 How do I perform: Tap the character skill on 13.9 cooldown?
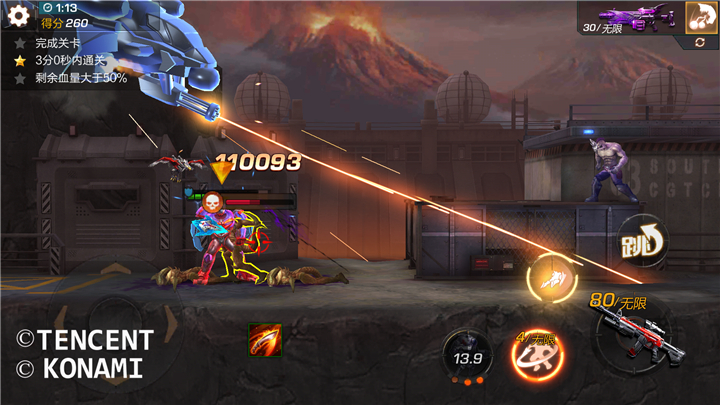click(467, 357)
